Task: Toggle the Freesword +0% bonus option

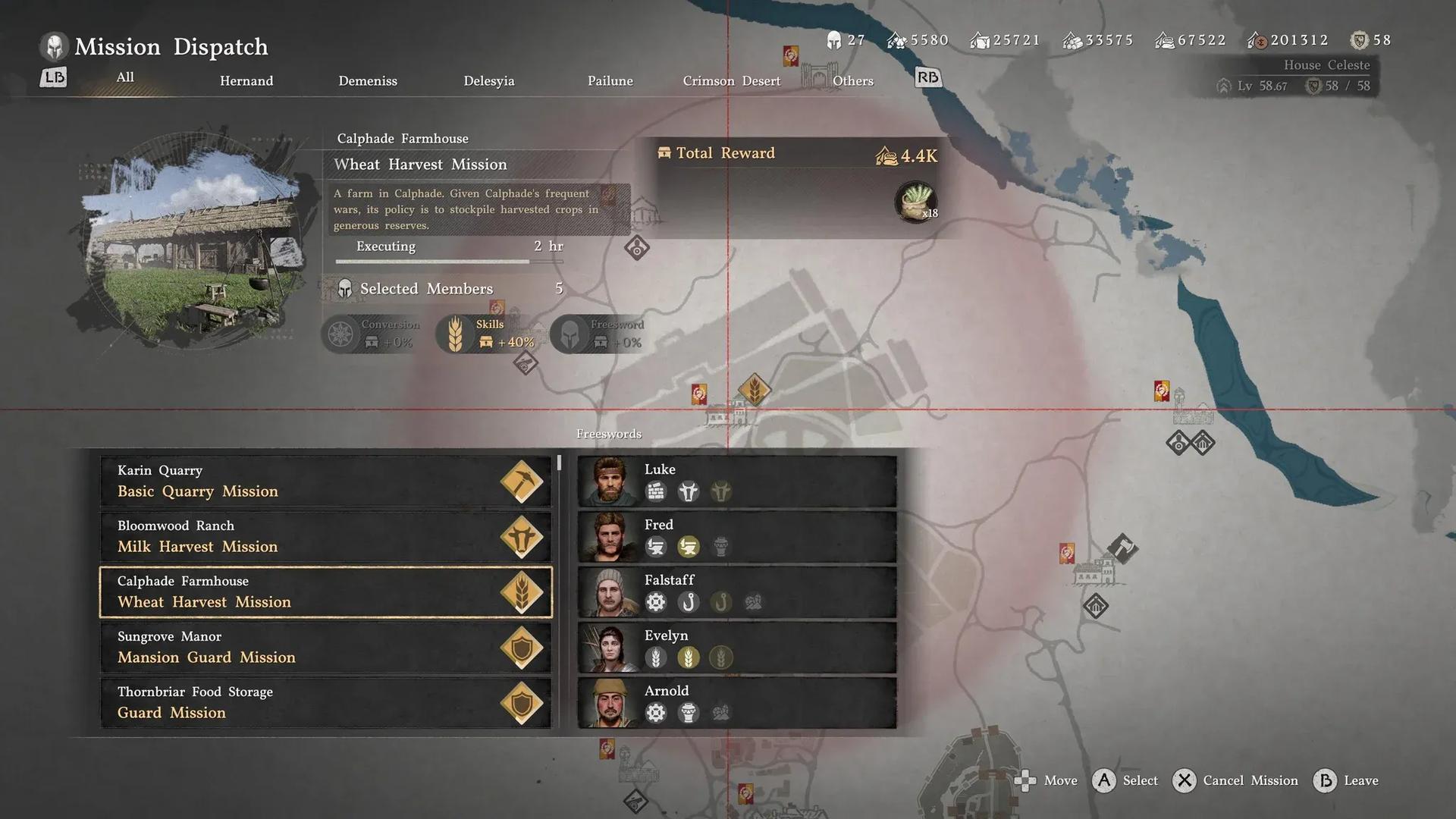Action: [x=601, y=334]
